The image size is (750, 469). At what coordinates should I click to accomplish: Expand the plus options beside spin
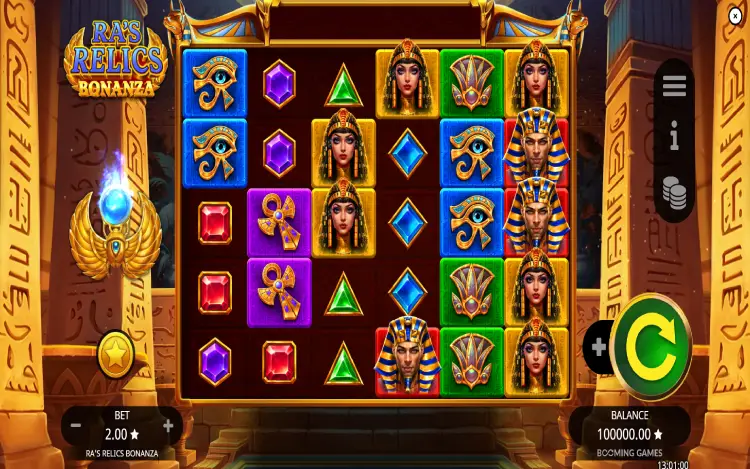[598, 347]
